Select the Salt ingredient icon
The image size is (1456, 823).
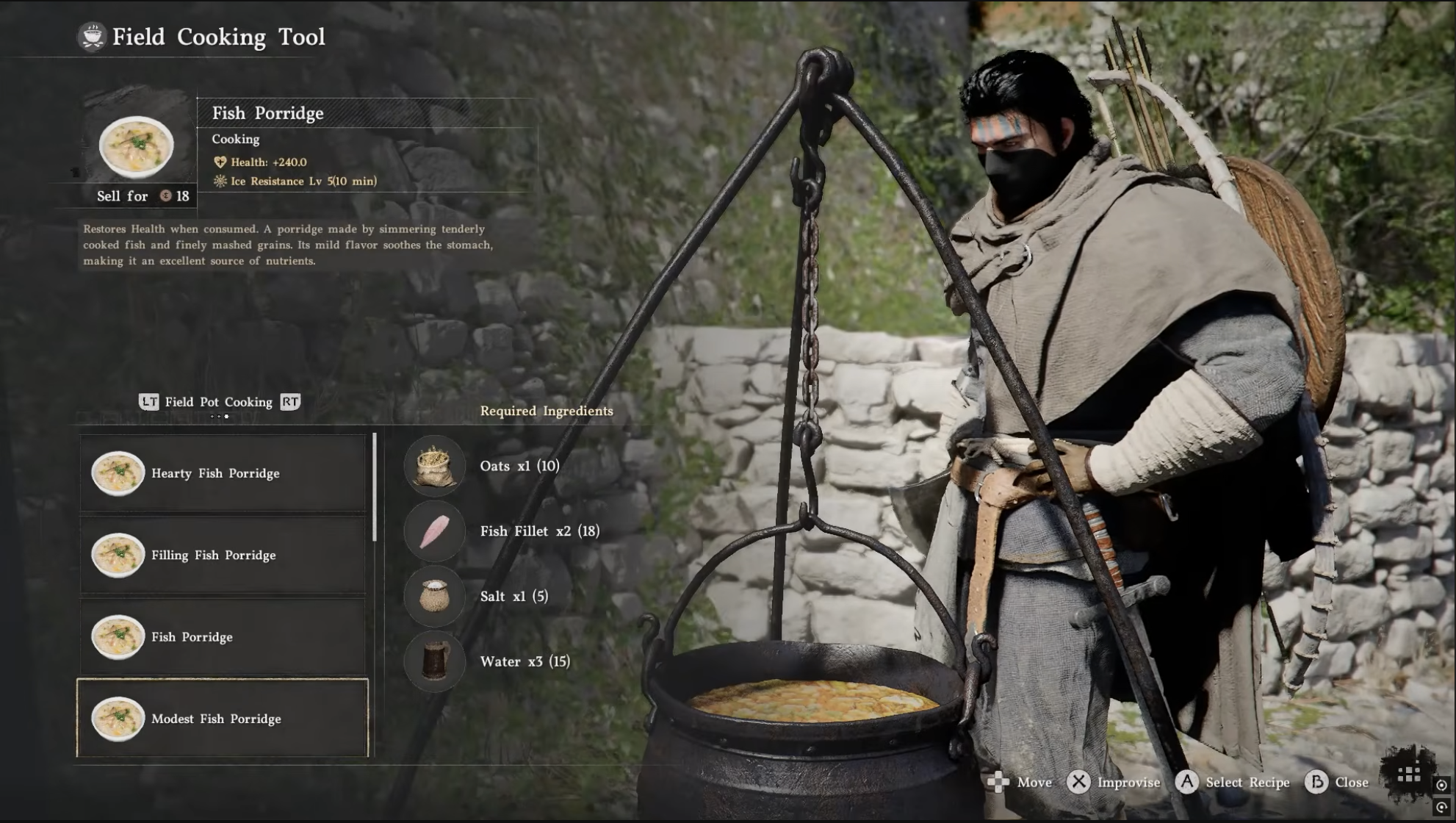[434, 596]
